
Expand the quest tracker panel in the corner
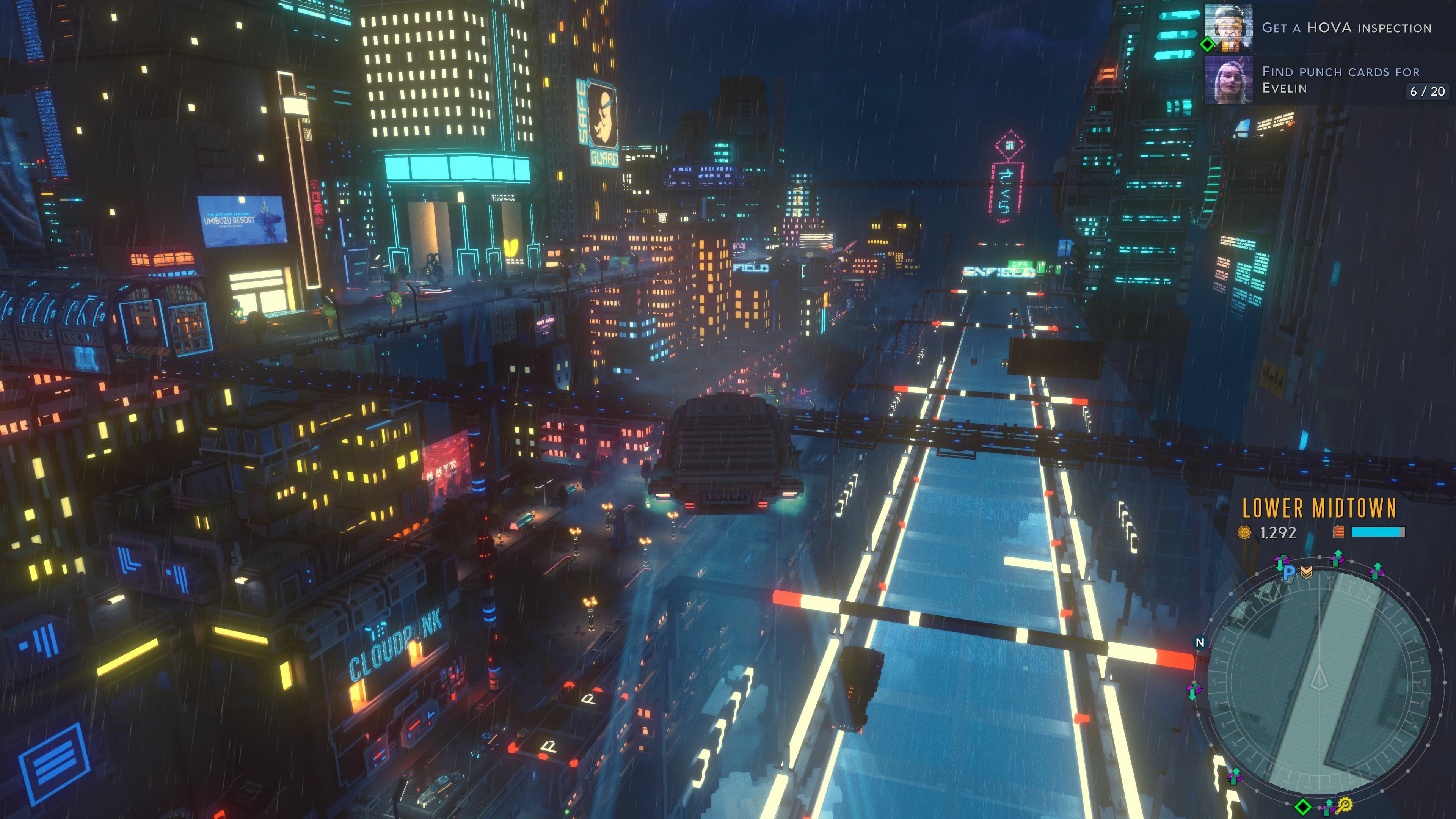coord(1340,56)
